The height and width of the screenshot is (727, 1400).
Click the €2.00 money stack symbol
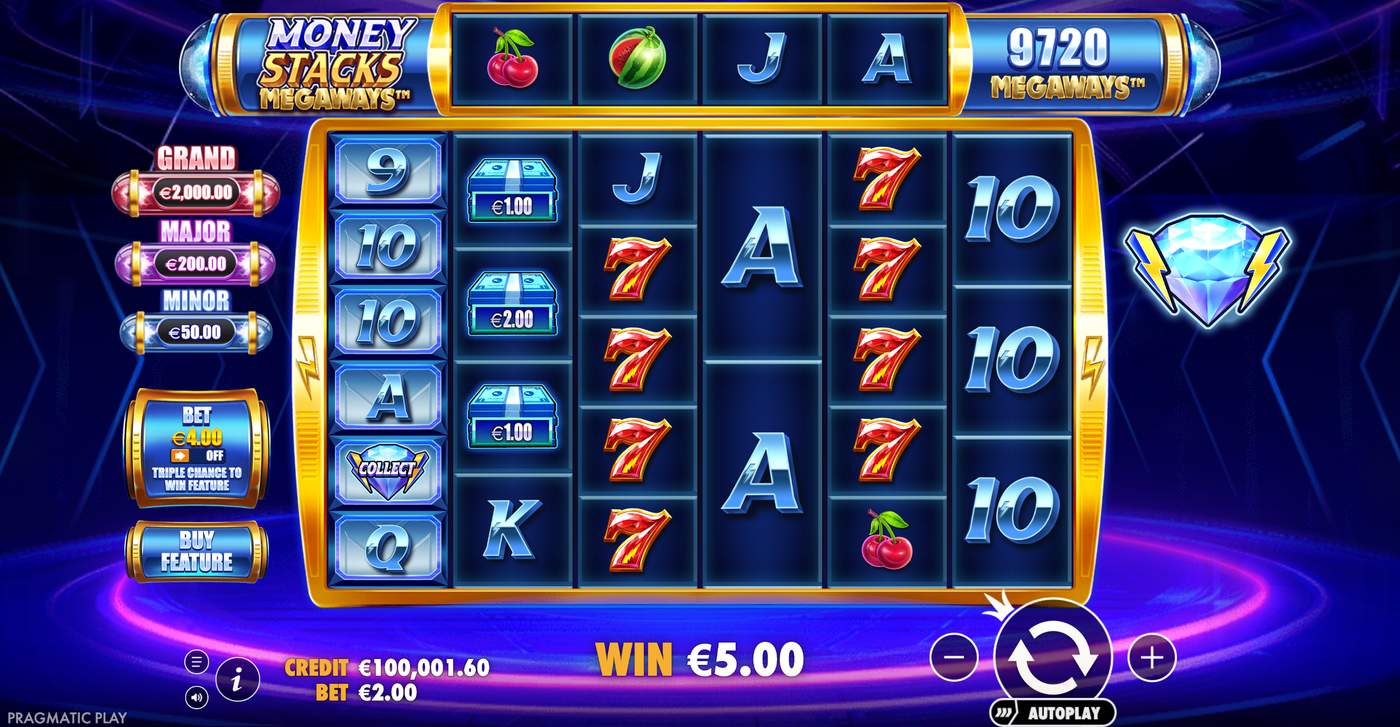click(x=512, y=307)
